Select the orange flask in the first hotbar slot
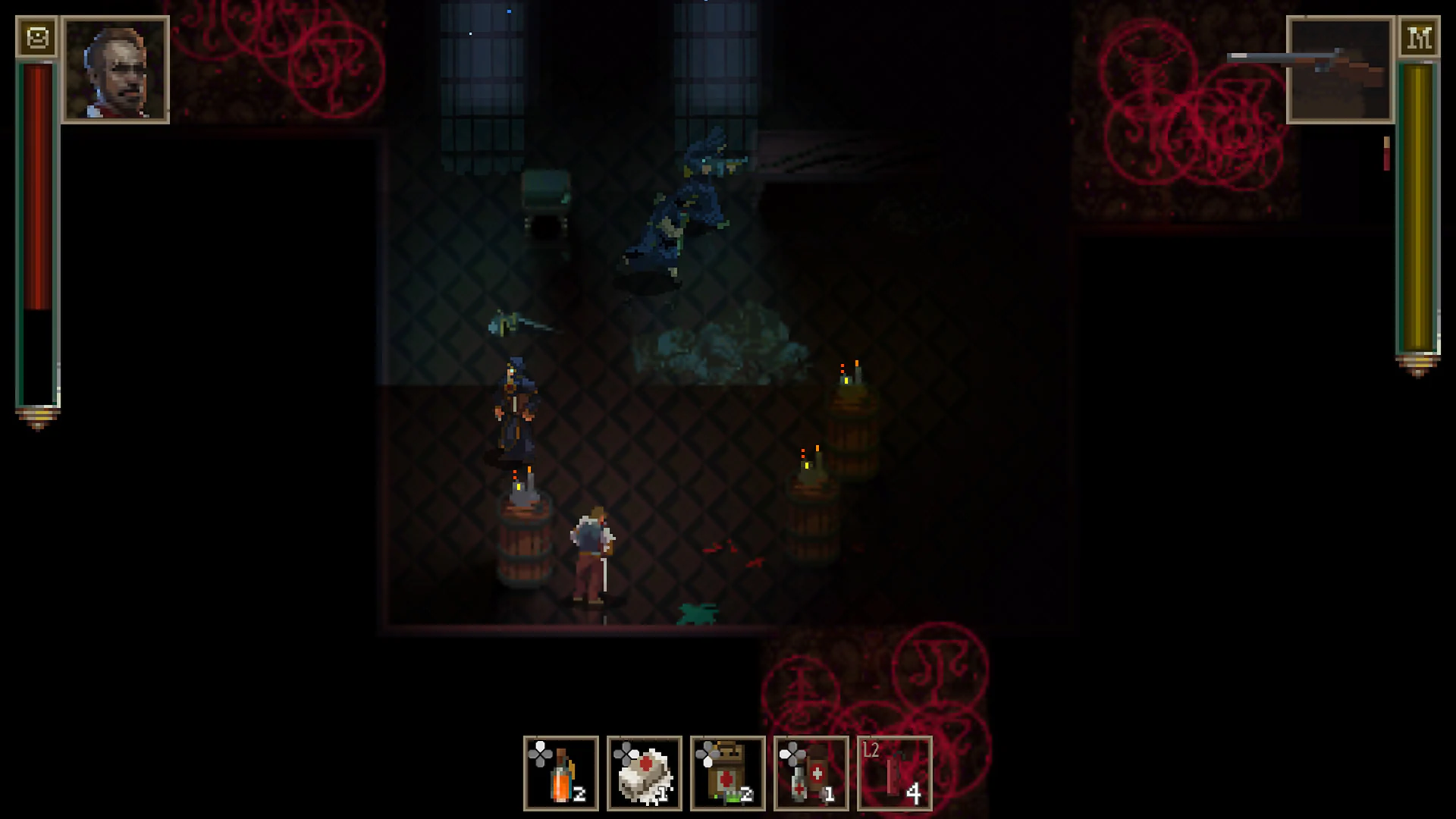 (x=560, y=773)
